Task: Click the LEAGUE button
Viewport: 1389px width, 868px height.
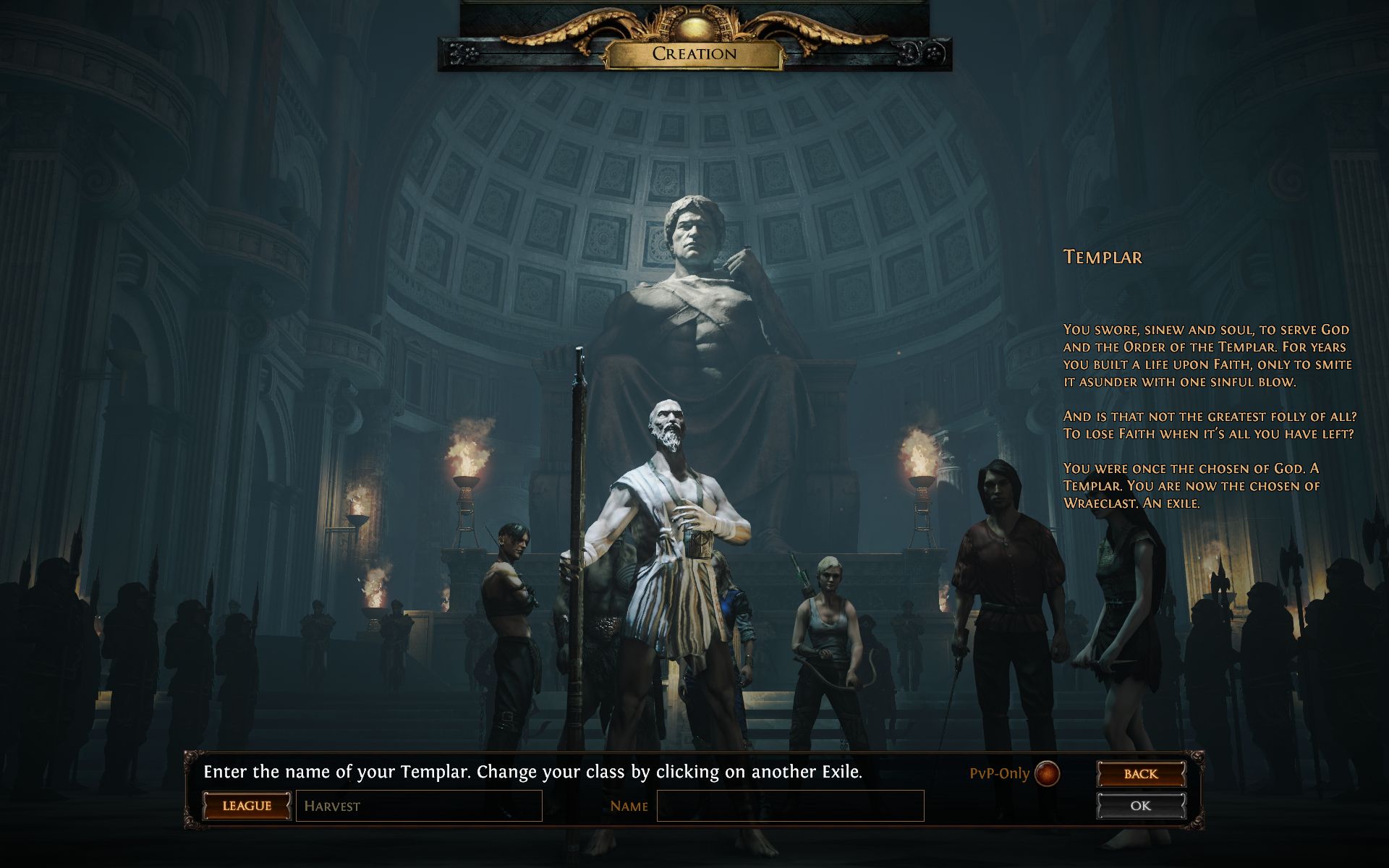Action: 247,806
